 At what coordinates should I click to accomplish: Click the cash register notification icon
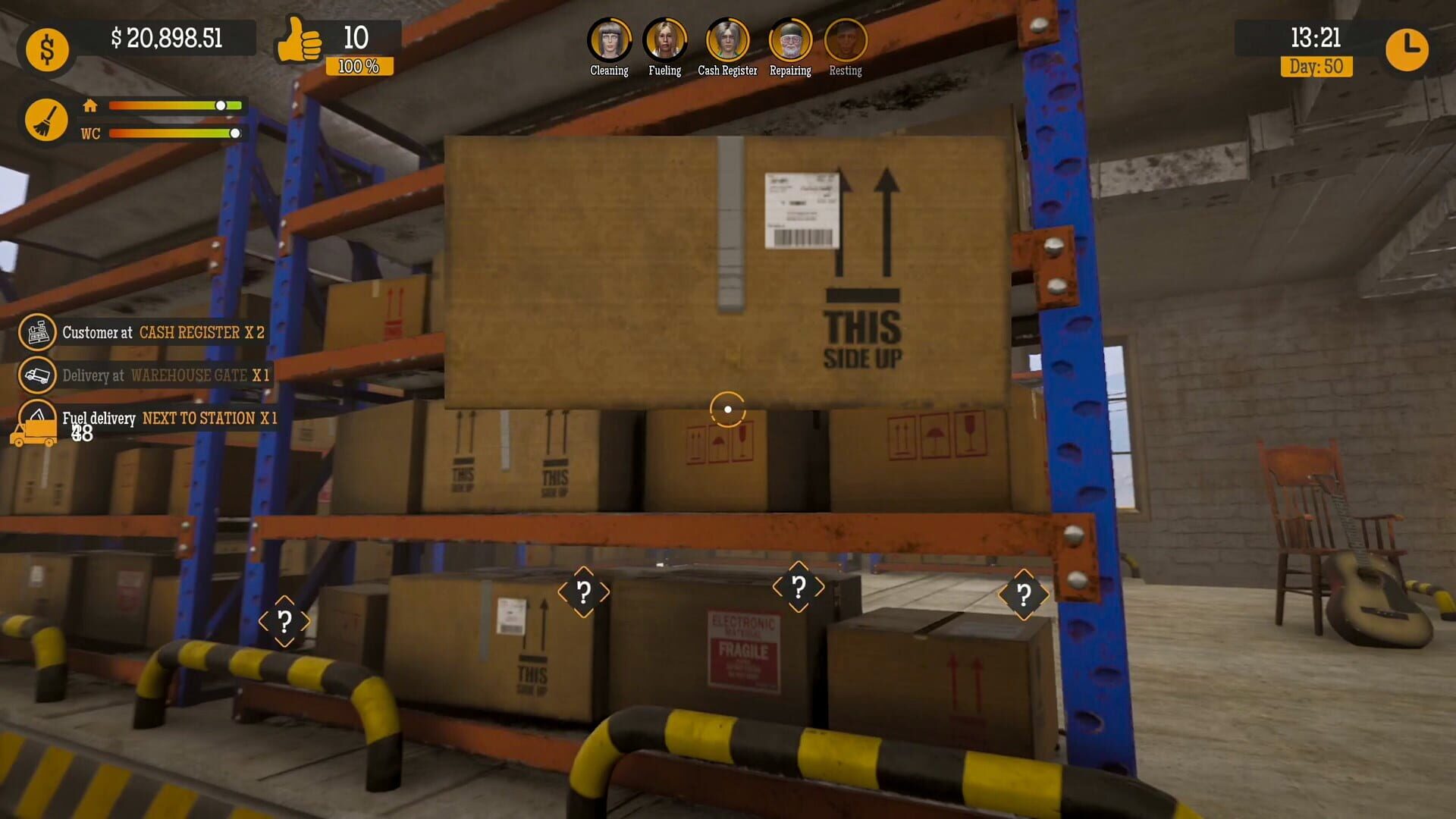coord(38,332)
